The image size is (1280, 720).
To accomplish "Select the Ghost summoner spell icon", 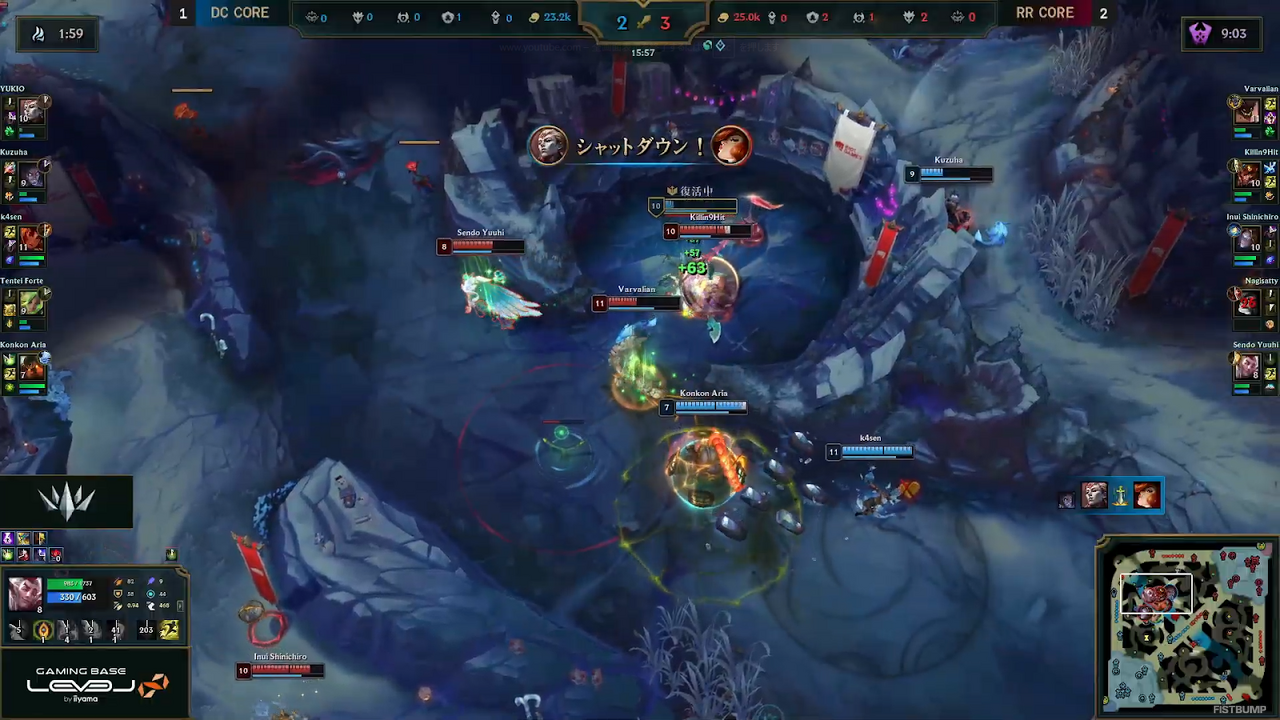I will click(x=169, y=629).
